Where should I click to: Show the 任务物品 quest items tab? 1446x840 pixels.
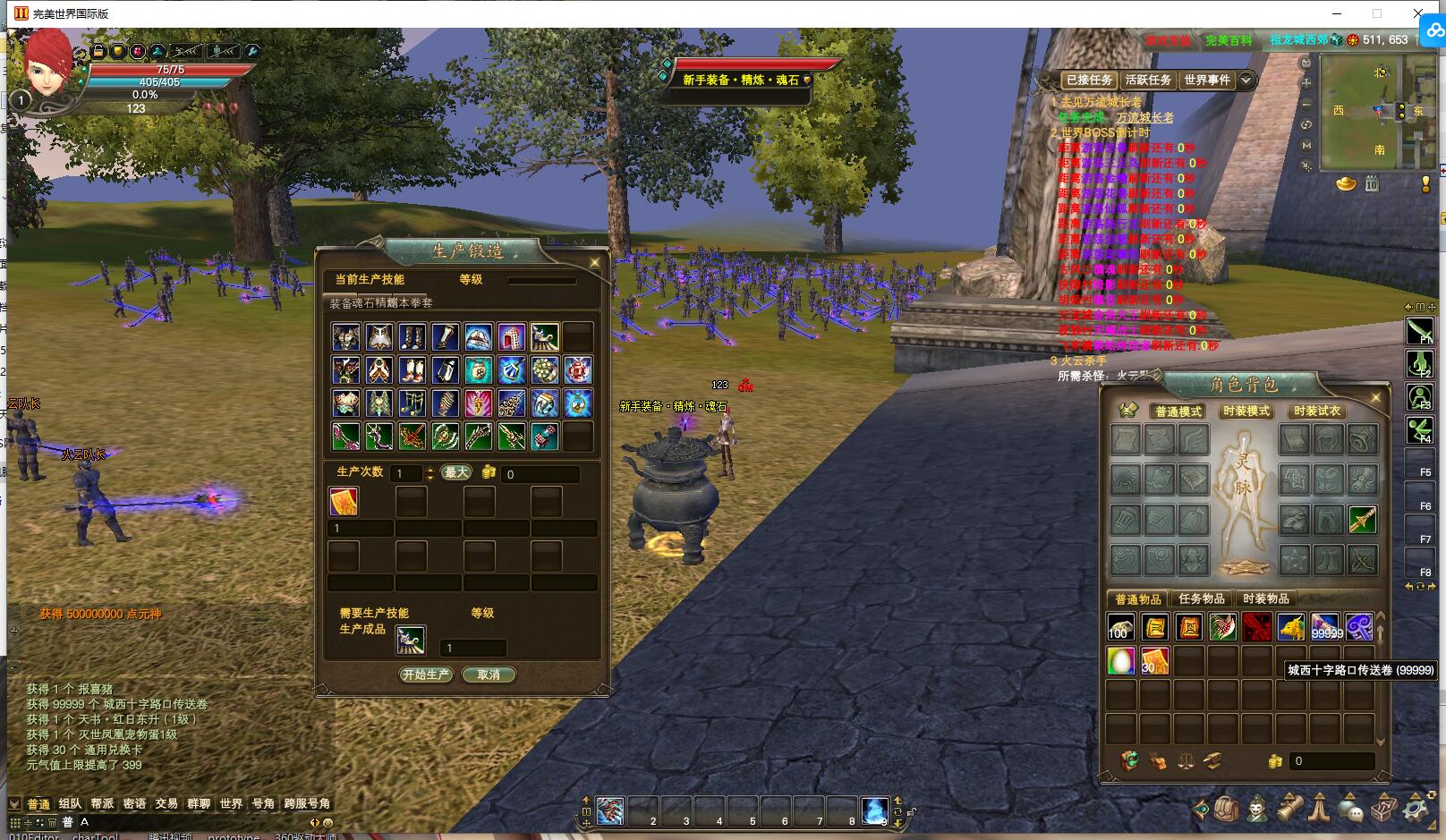pos(1202,598)
